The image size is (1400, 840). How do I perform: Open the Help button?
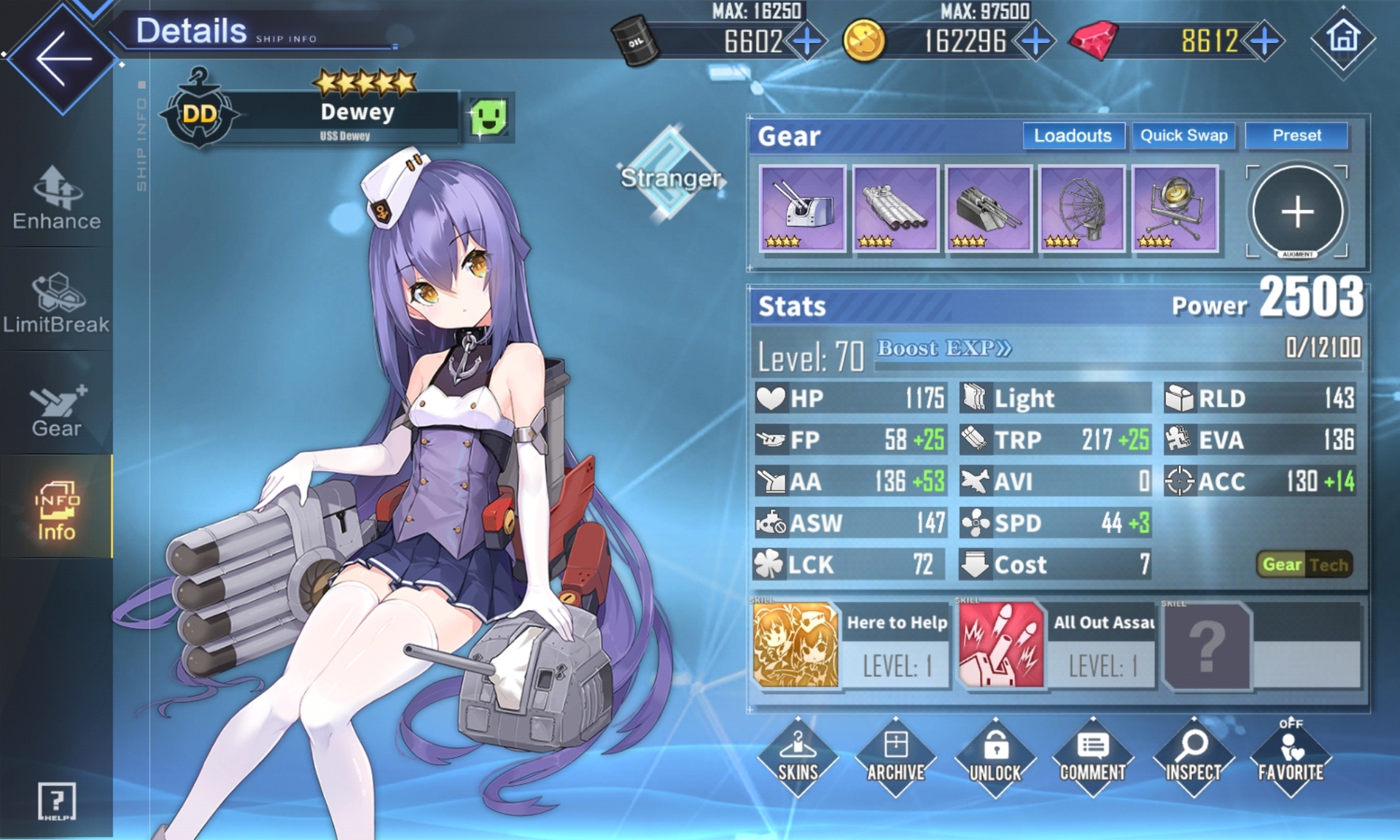click(56, 801)
